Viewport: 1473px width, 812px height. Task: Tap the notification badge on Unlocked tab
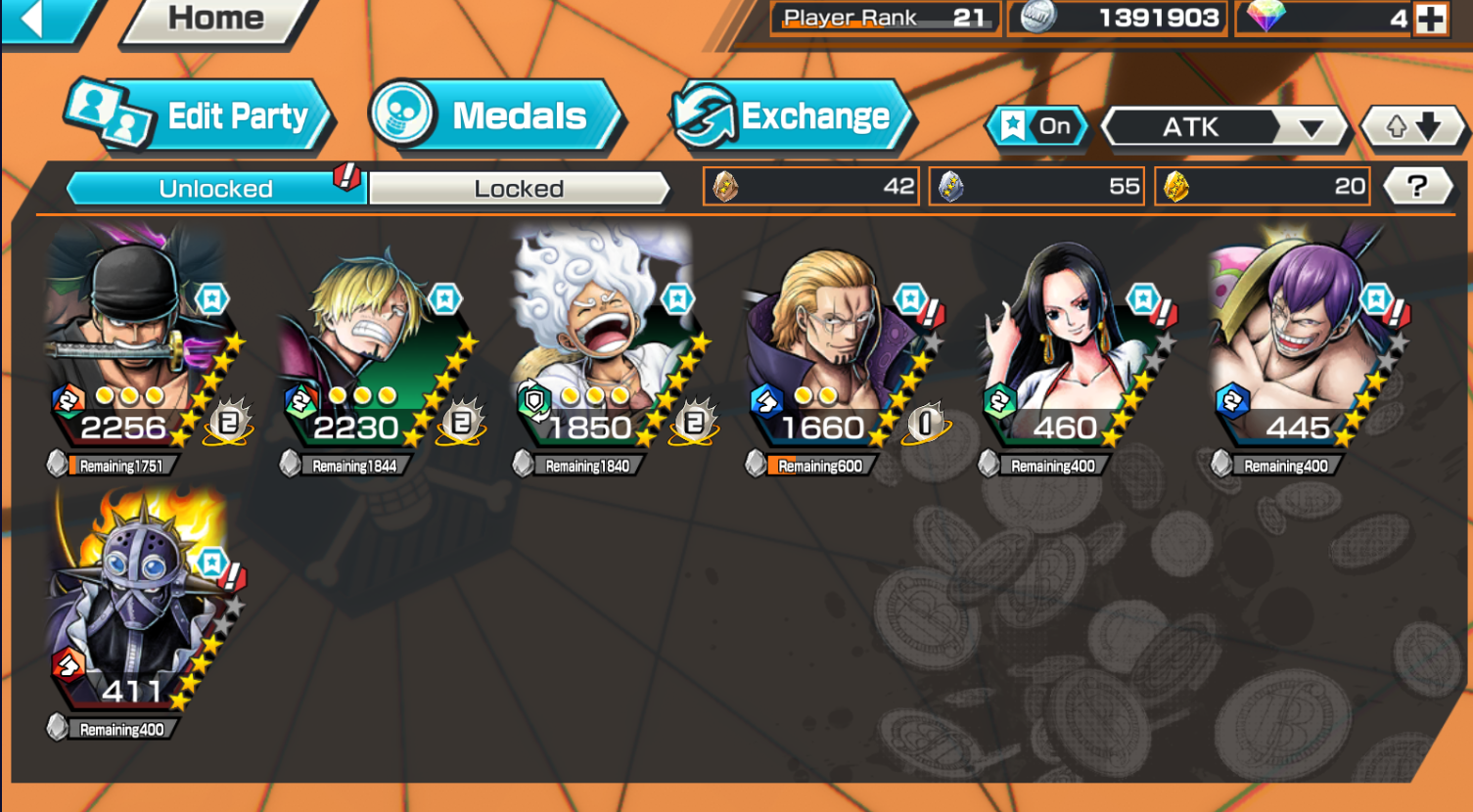345,178
